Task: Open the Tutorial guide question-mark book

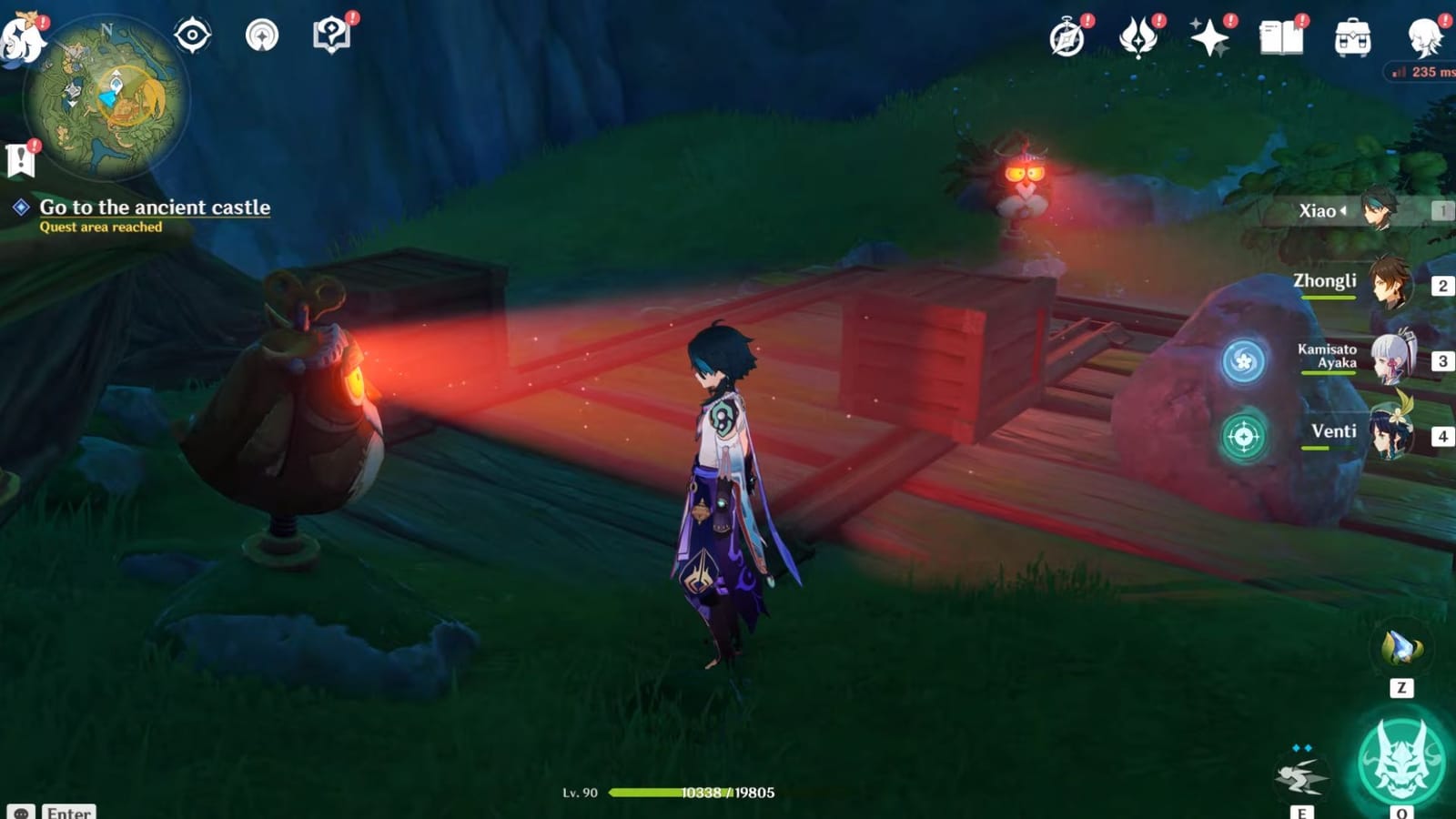Action: click(x=331, y=32)
